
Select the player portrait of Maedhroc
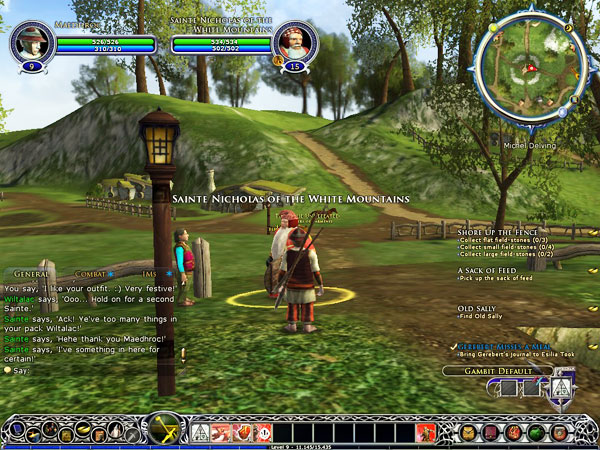click(31, 42)
